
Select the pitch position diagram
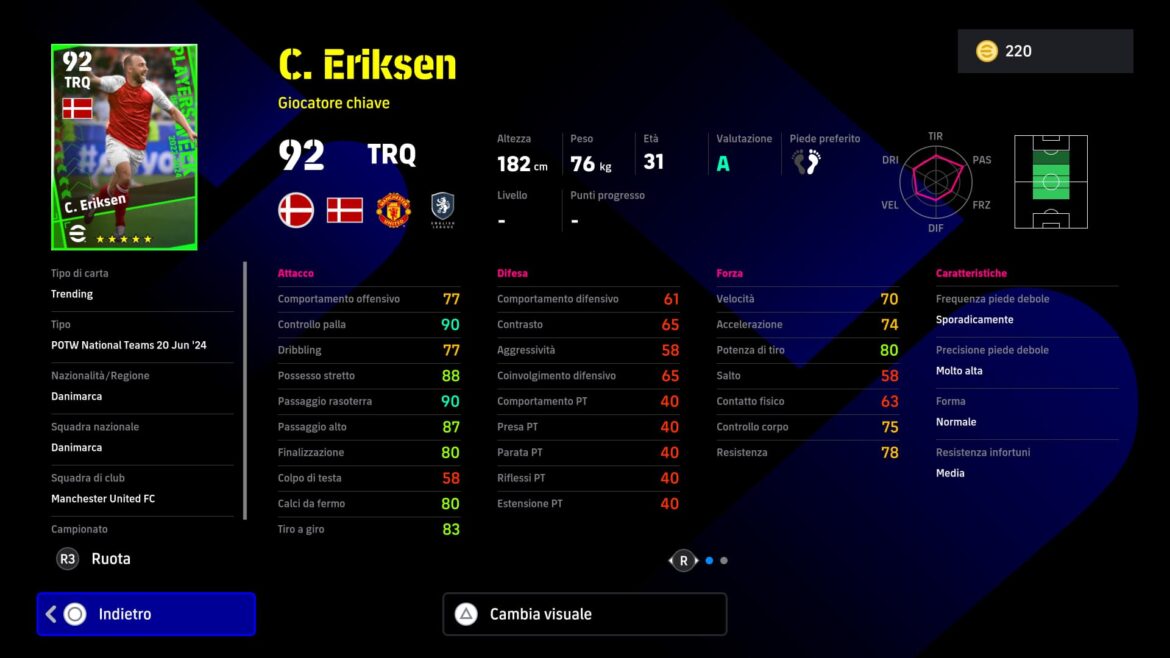(1051, 182)
